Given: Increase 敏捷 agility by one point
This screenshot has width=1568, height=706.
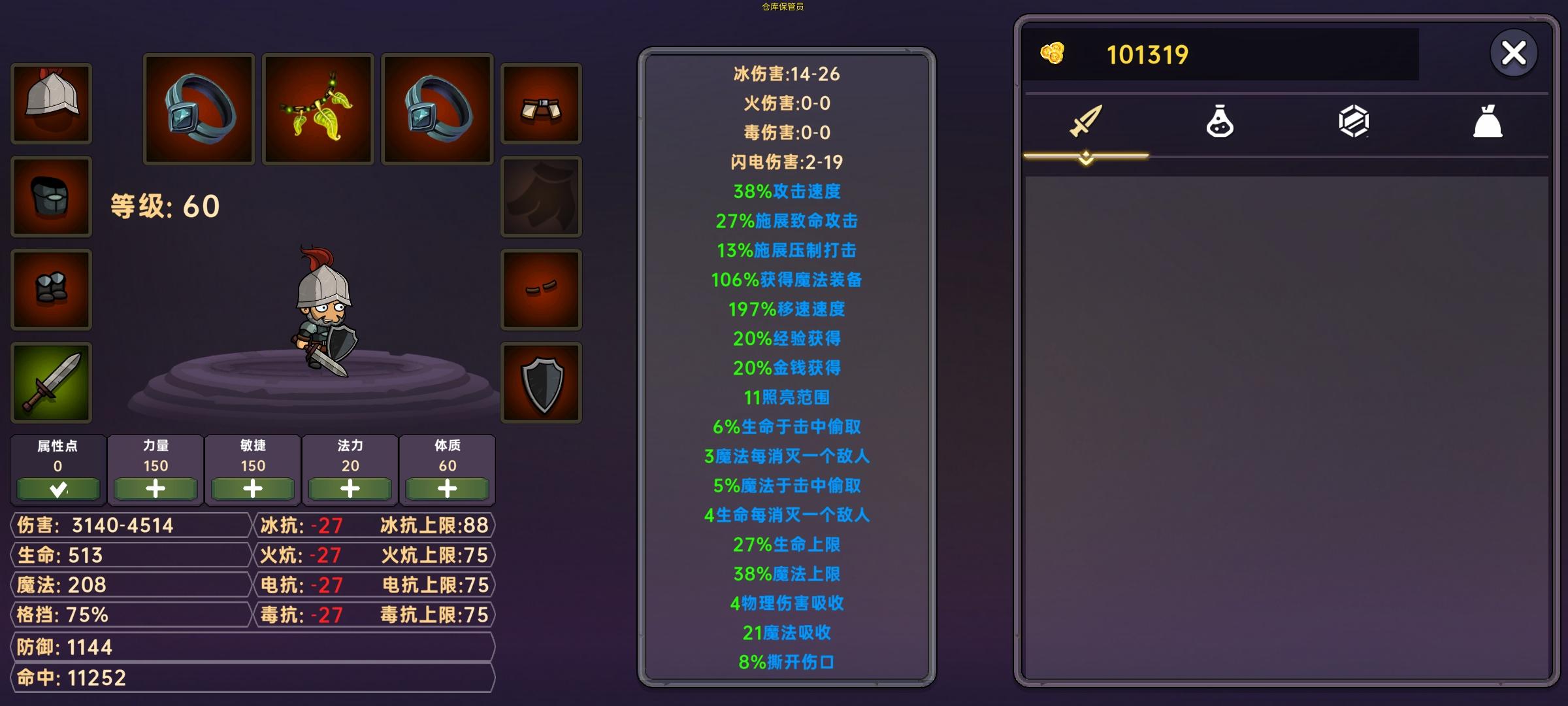Looking at the screenshot, I should tap(252, 488).
